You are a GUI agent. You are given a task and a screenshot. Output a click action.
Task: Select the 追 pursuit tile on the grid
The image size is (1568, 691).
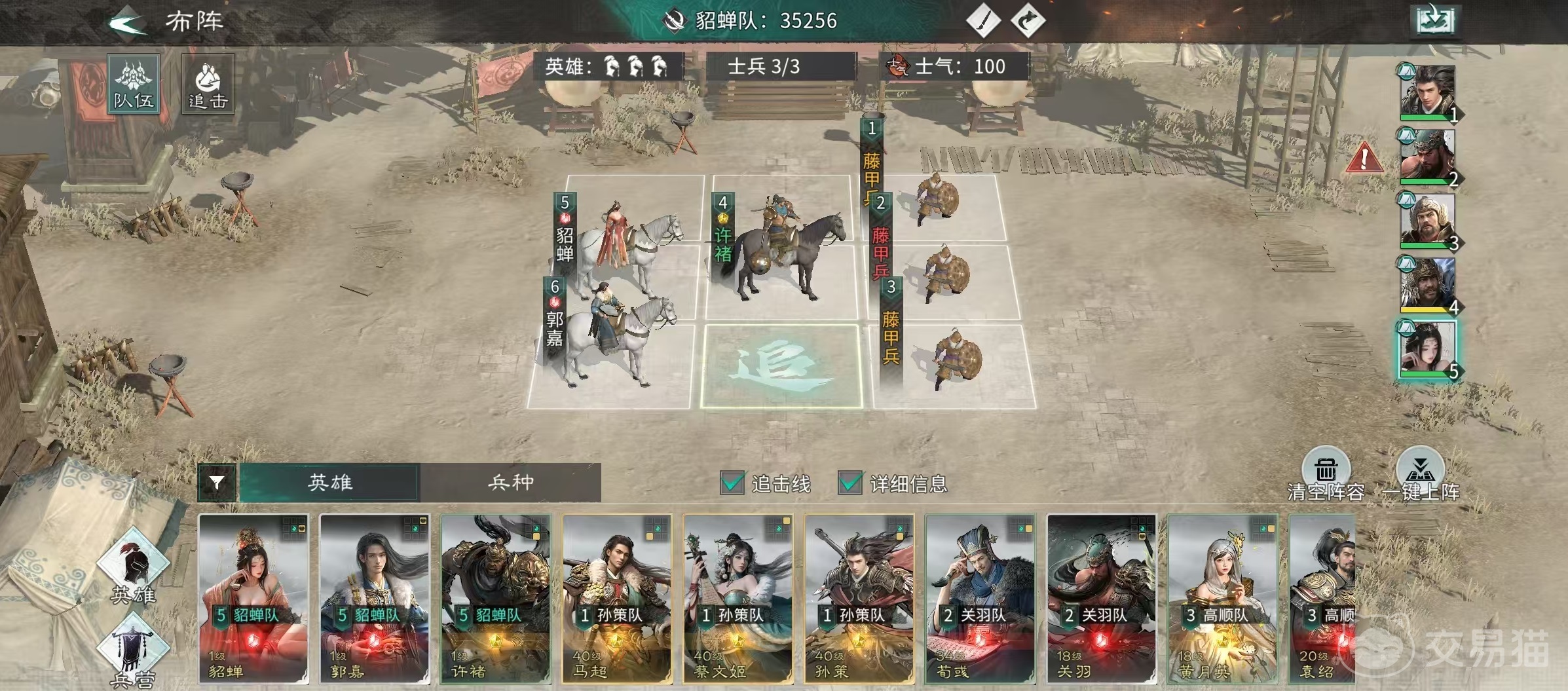point(781,365)
